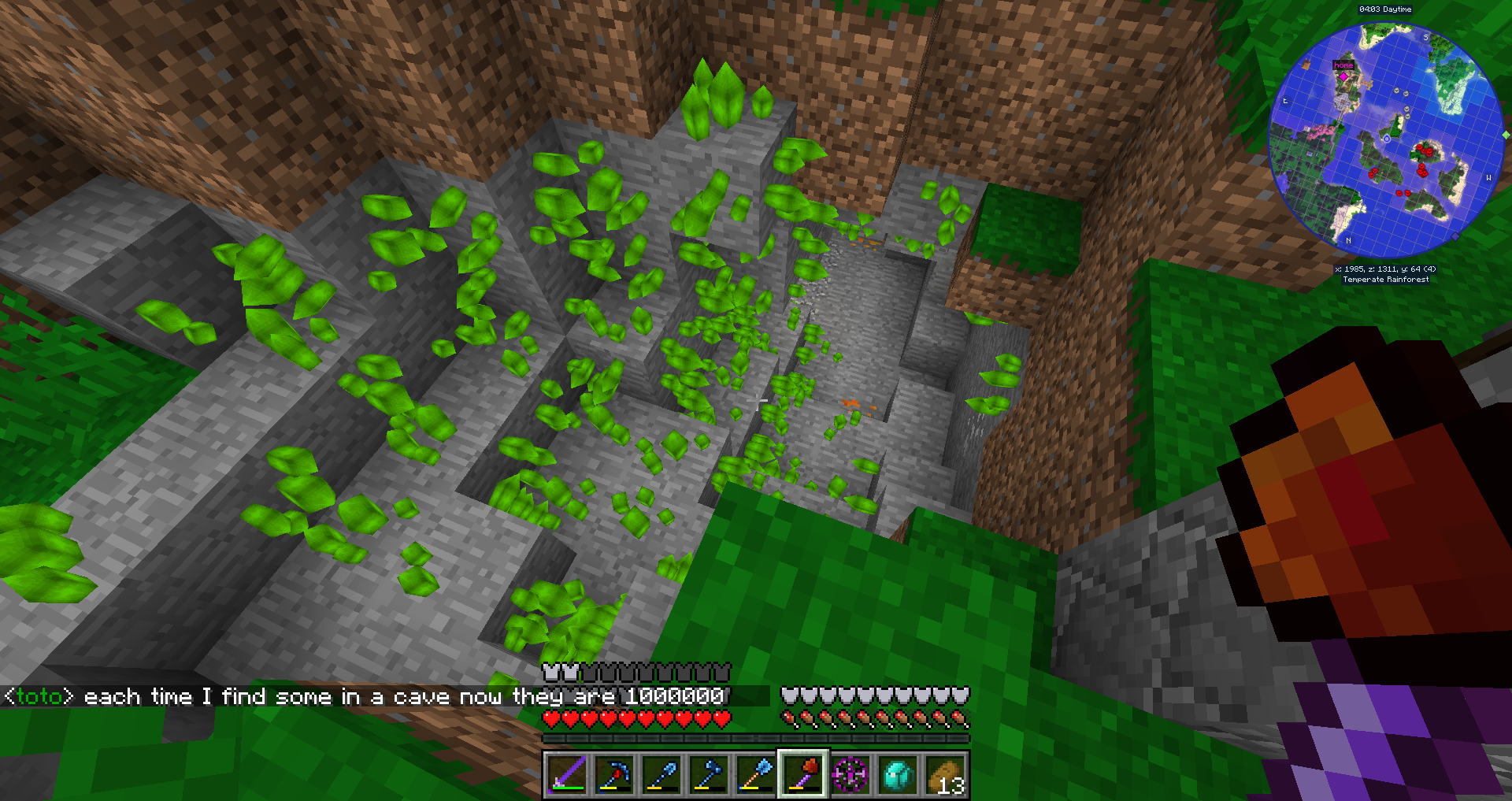Click the circular minimap
The width and height of the screenshot is (1512, 801).
click(1386, 140)
